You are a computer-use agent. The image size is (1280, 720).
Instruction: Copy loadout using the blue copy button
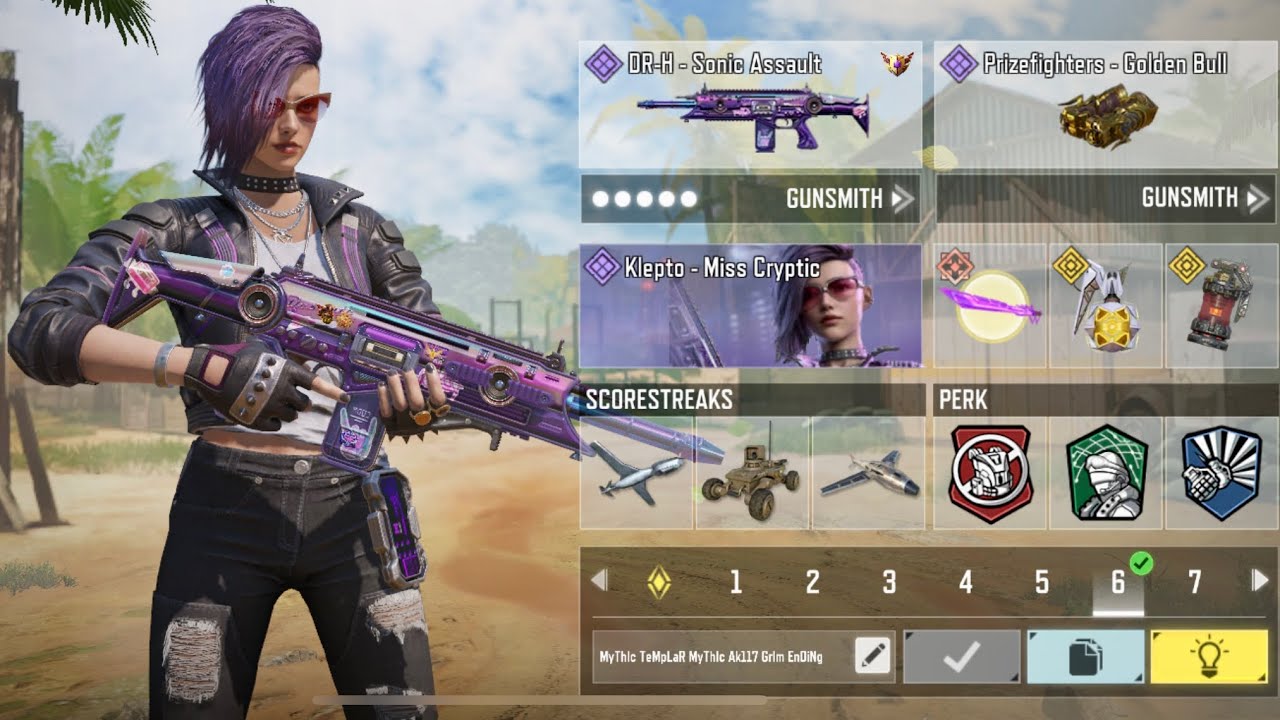(x=1085, y=657)
